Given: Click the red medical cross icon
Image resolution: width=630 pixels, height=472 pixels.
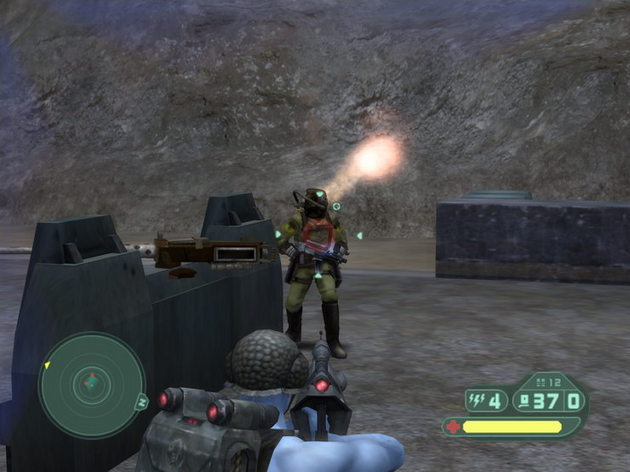Looking at the screenshot, I should [x=454, y=426].
